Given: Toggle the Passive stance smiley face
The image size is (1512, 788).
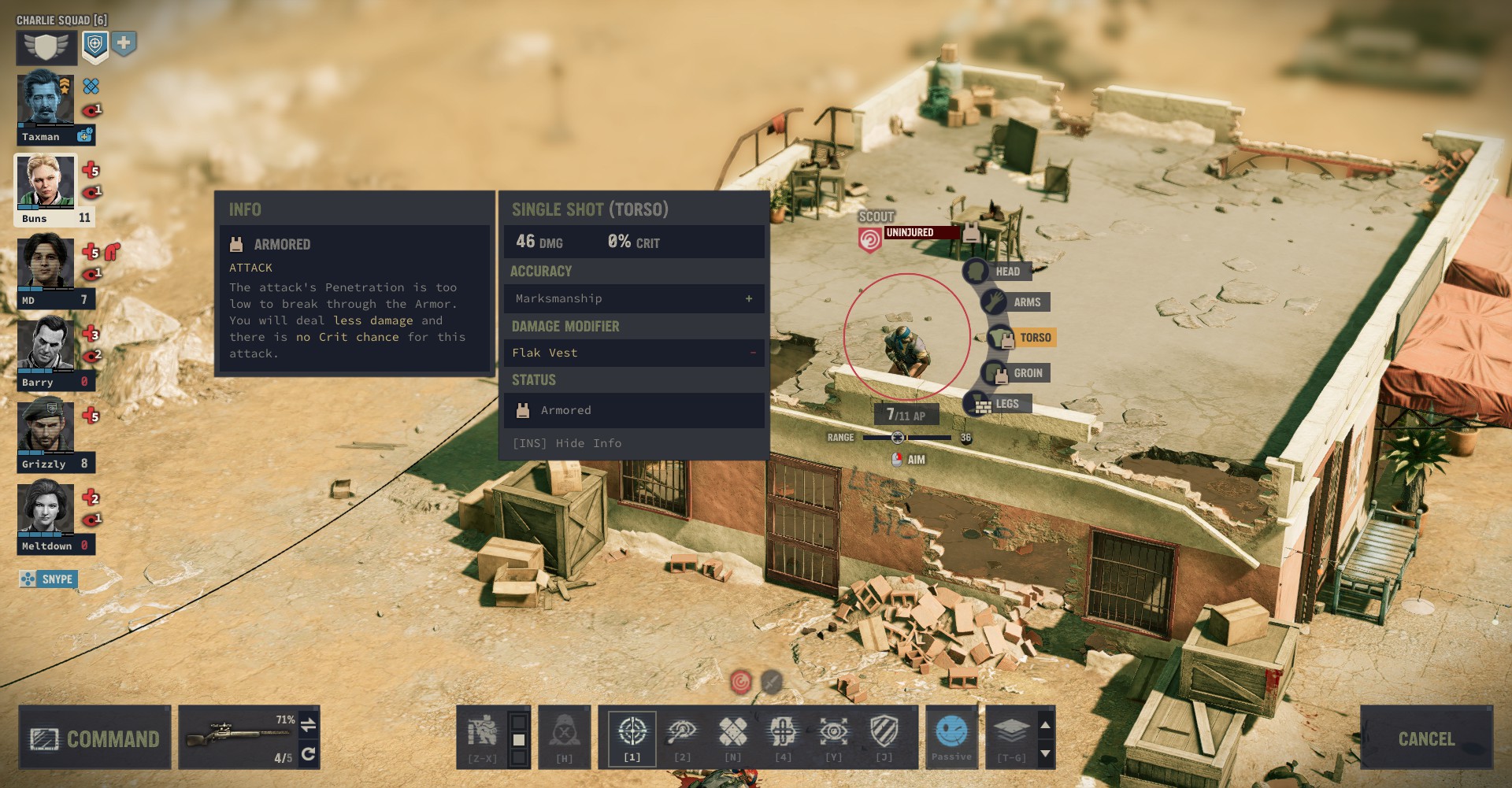Looking at the screenshot, I should (951, 733).
